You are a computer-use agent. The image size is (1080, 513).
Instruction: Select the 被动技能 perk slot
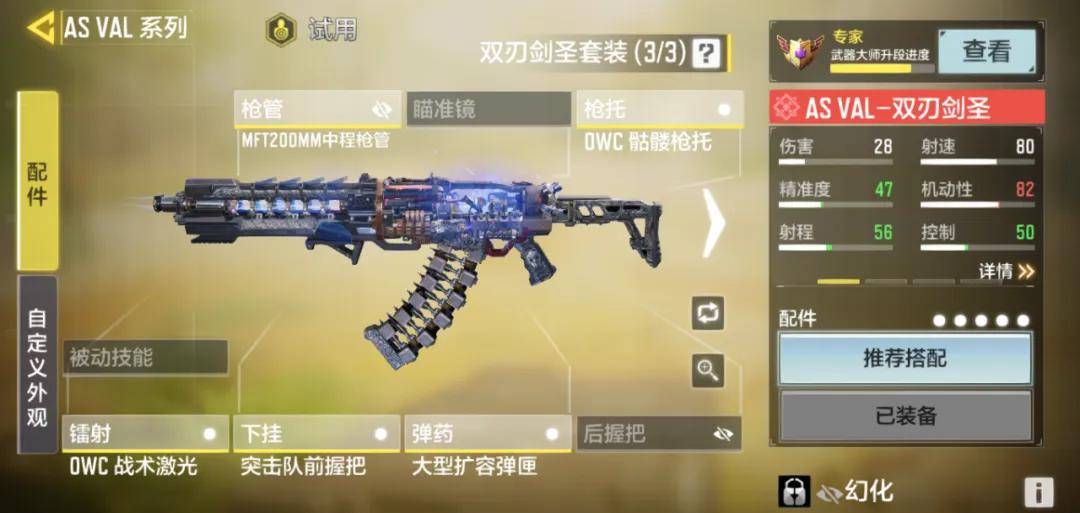click(145, 357)
